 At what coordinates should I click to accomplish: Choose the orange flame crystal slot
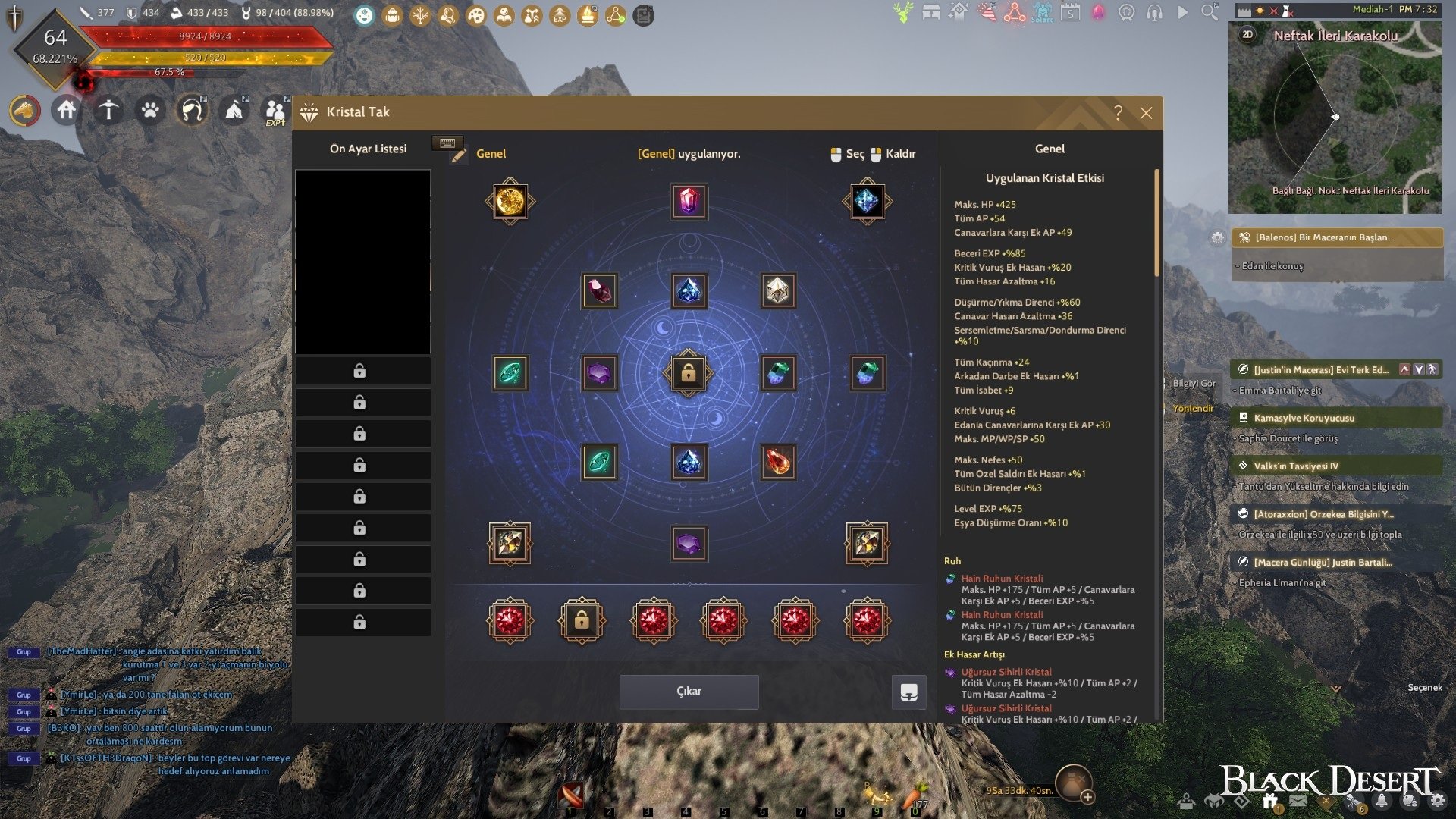[777, 463]
